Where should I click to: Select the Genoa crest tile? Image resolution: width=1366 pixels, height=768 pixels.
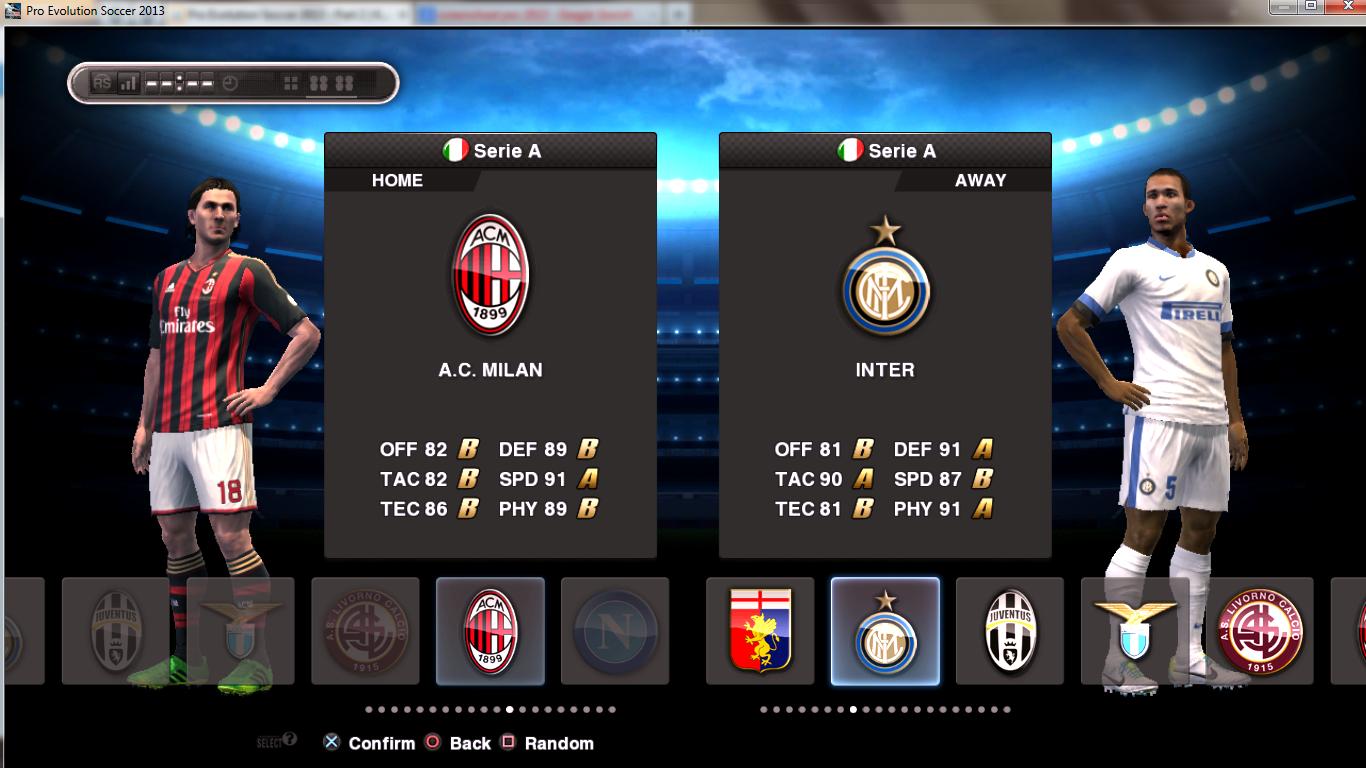760,631
